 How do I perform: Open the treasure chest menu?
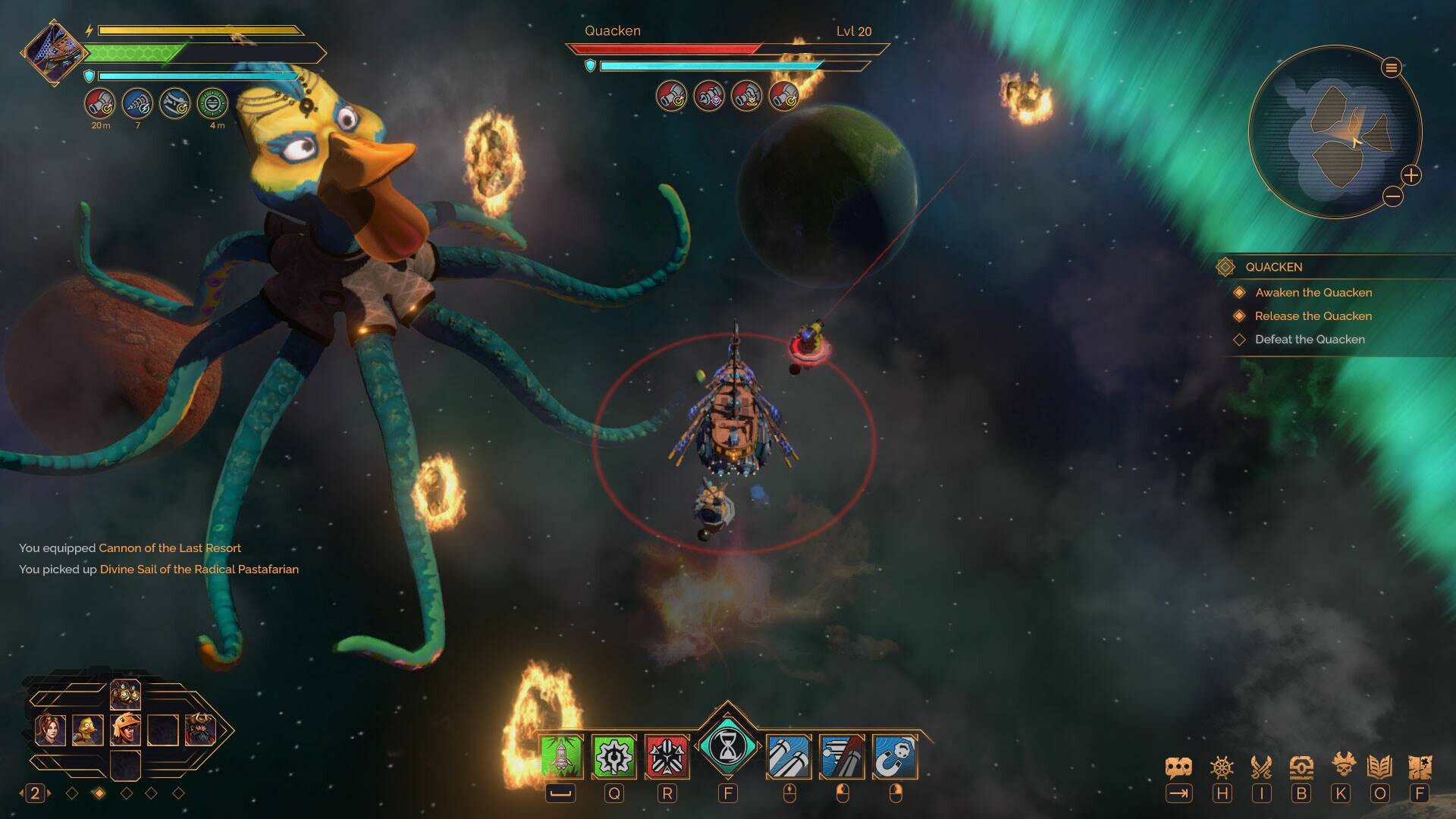(1301, 767)
